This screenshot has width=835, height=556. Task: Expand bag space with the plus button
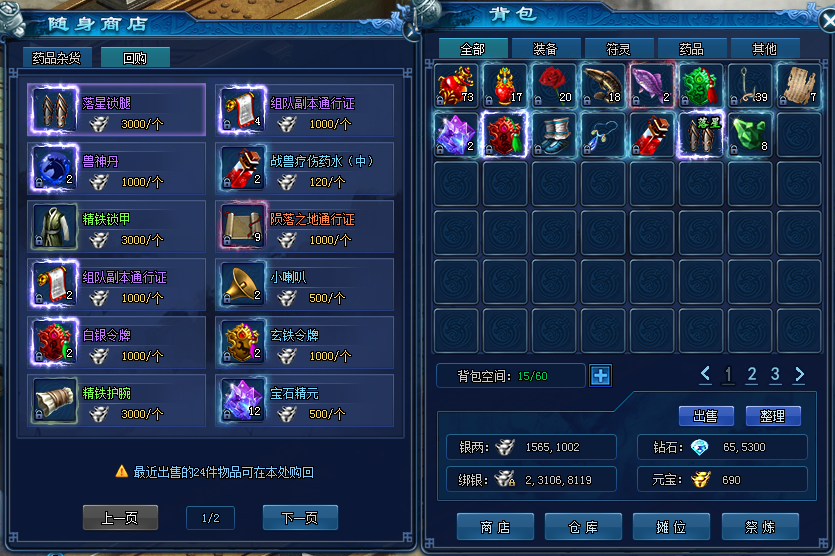click(x=600, y=376)
